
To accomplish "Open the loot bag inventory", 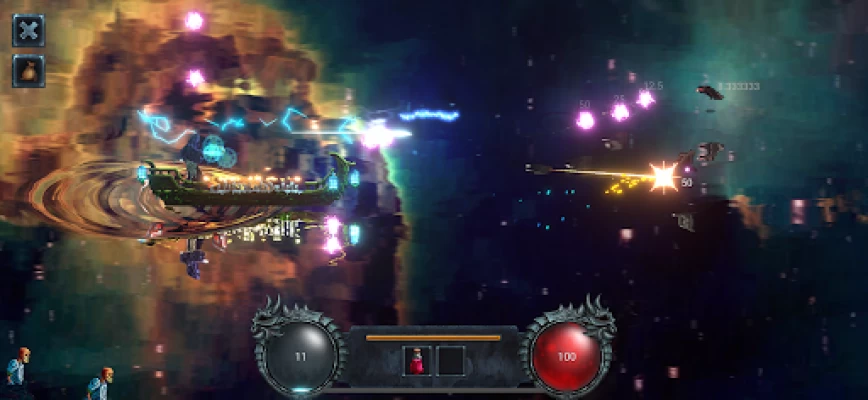I will click(28, 71).
